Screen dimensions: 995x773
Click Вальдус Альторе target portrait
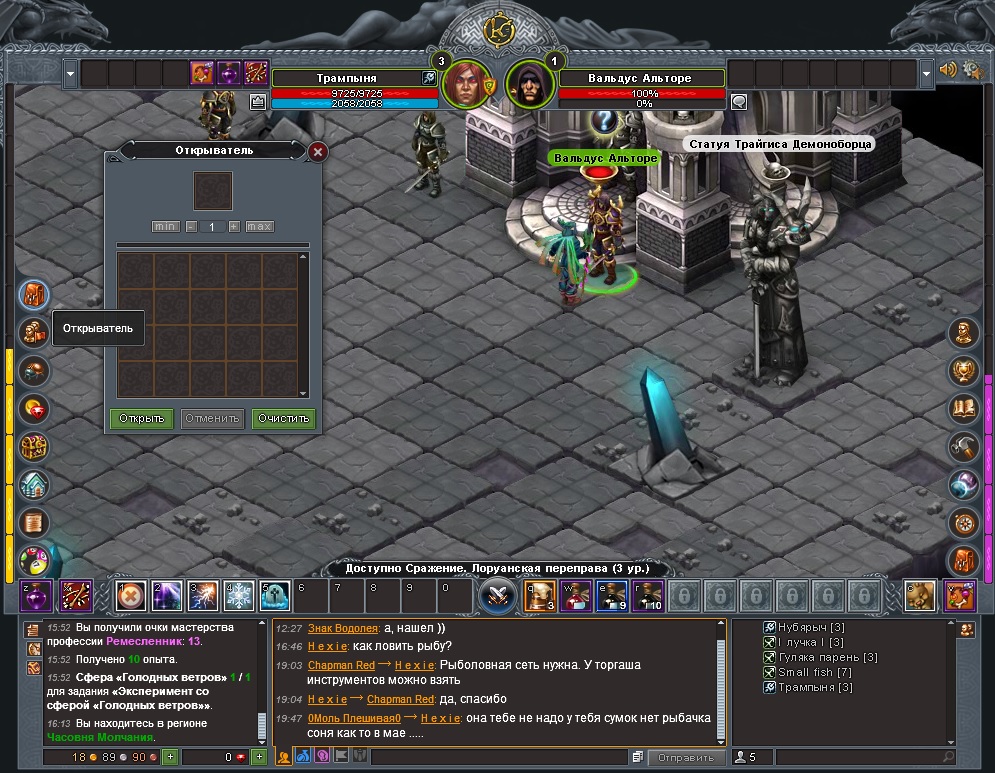[x=529, y=85]
